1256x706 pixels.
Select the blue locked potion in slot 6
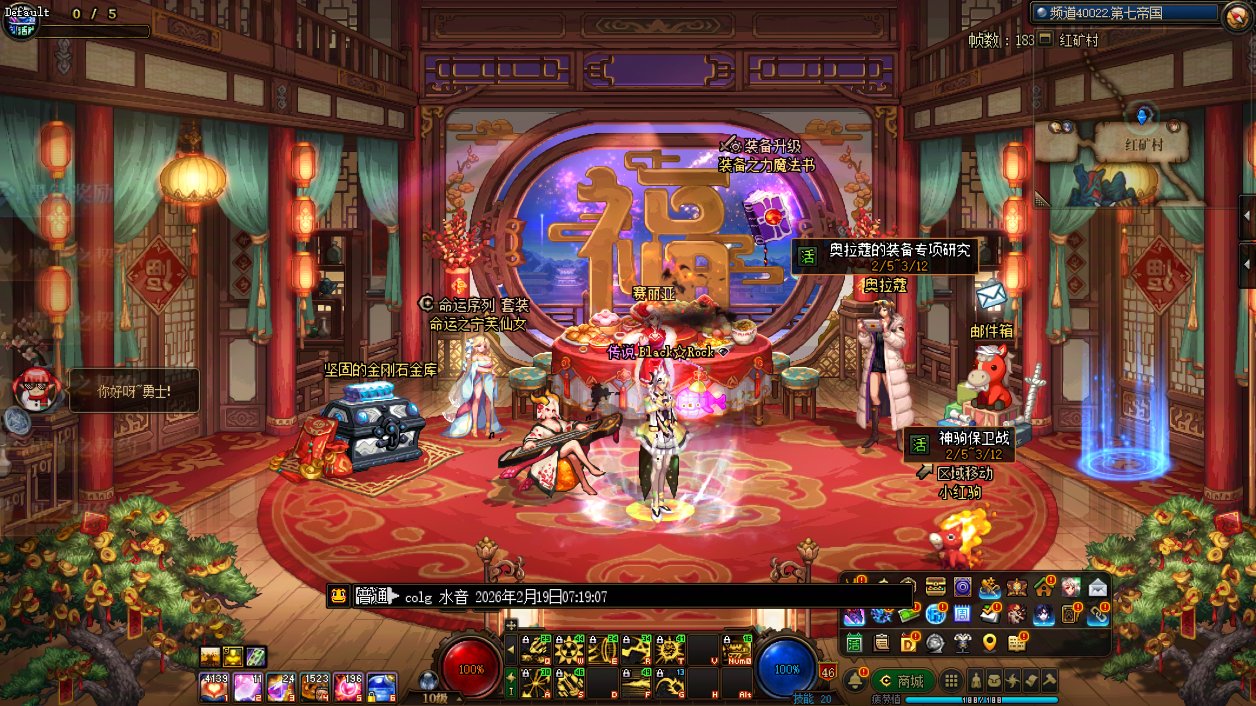pos(382,686)
